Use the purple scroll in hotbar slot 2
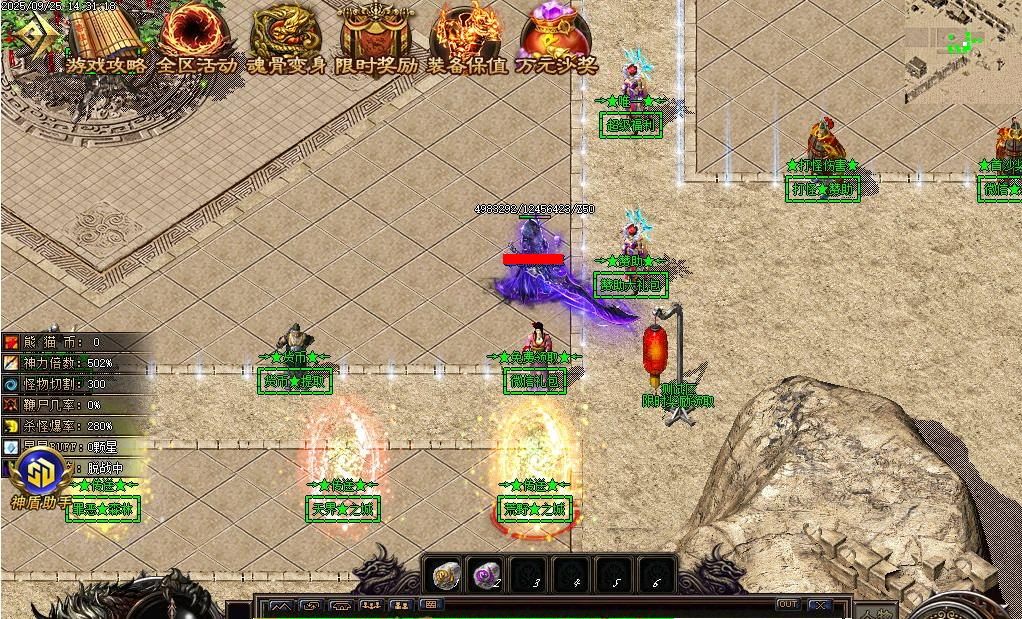This screenshot has width=1022, height=619. pos(487,575)
